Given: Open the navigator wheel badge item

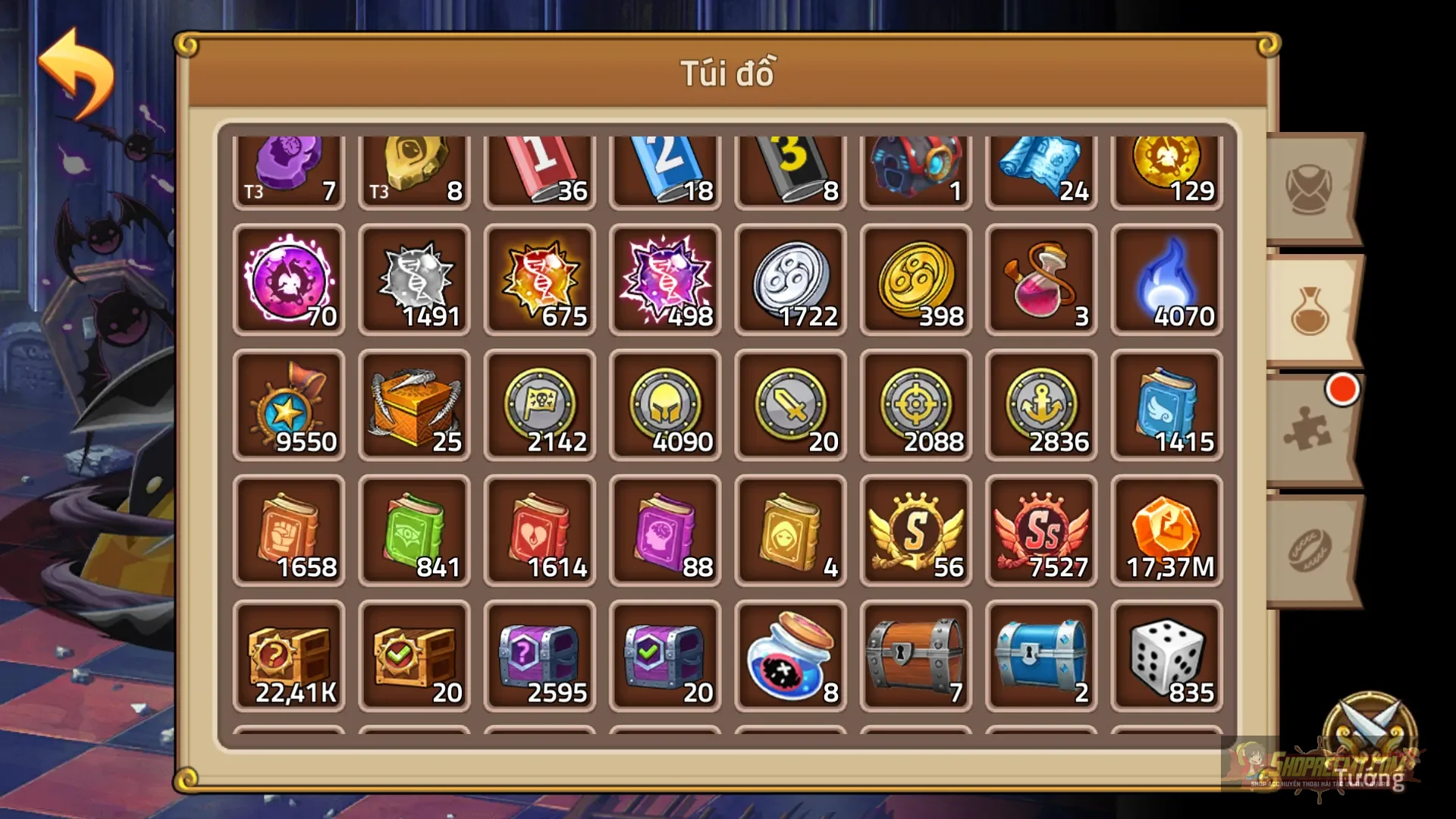Looking at the screenshot, I should [x=288, y=406].
